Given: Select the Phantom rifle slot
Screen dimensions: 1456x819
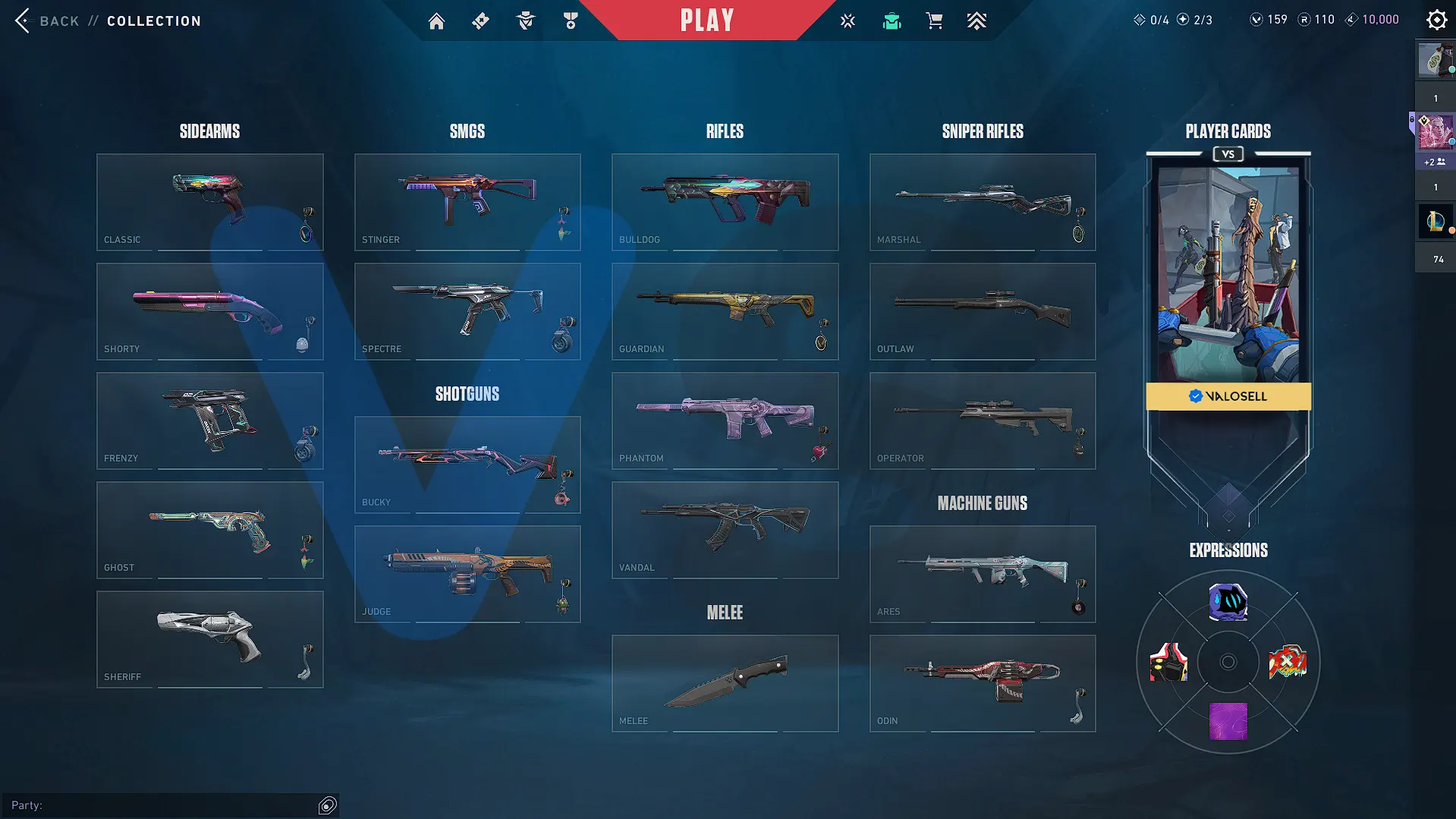Looking at the screenshot, I should tap(725, 421).
